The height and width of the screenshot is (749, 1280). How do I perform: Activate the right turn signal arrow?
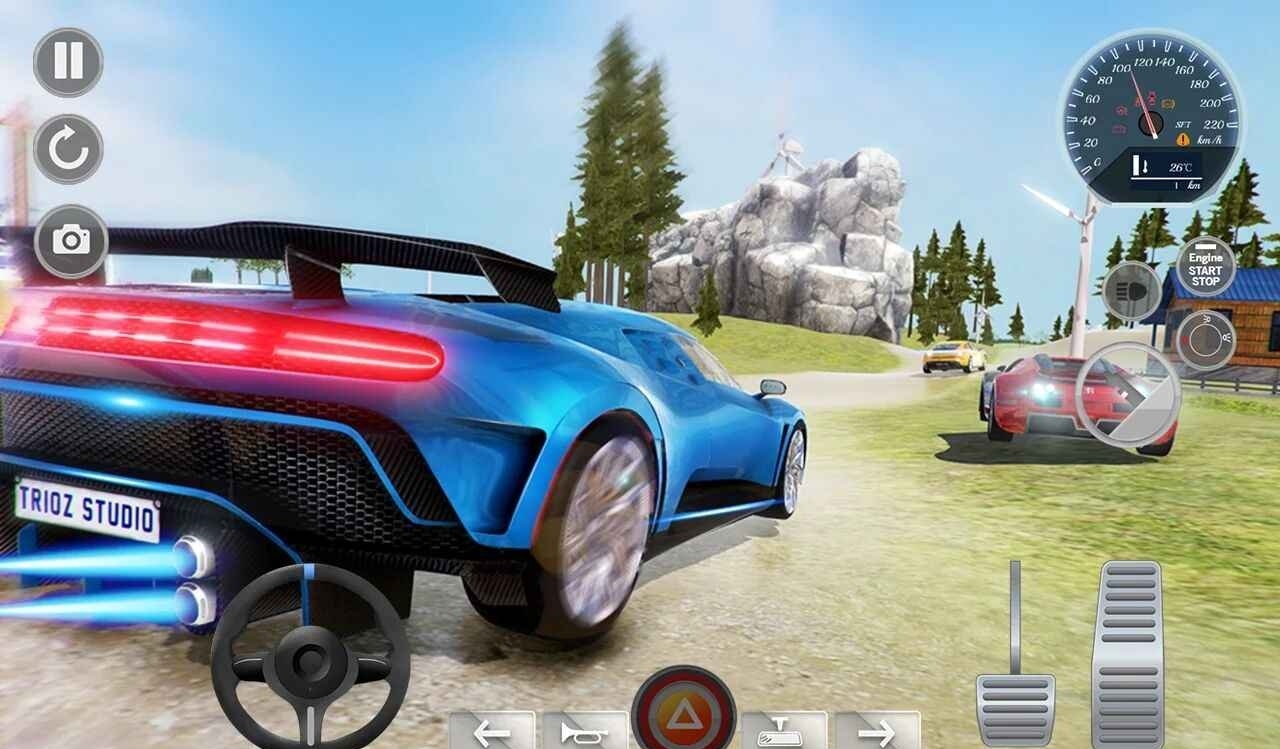[877, 732]
